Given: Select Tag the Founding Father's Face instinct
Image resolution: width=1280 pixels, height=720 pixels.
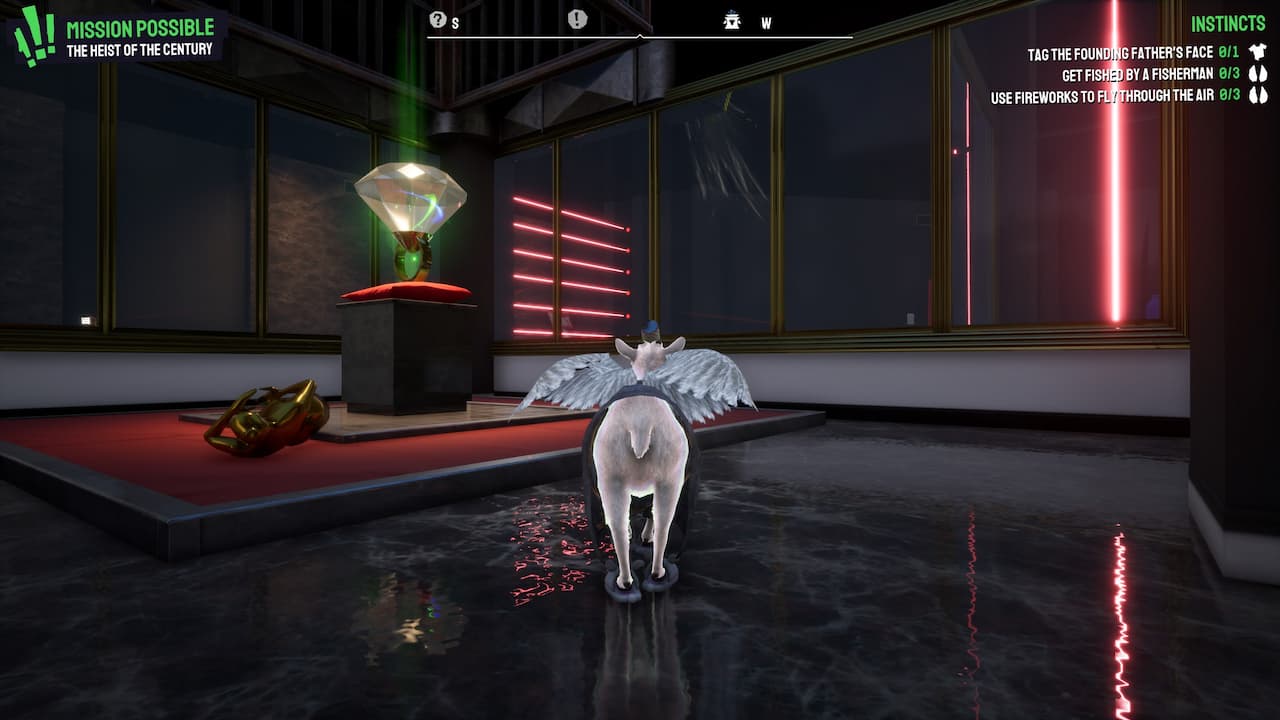Looking at the screenshot, I should tap(1120, 53).
